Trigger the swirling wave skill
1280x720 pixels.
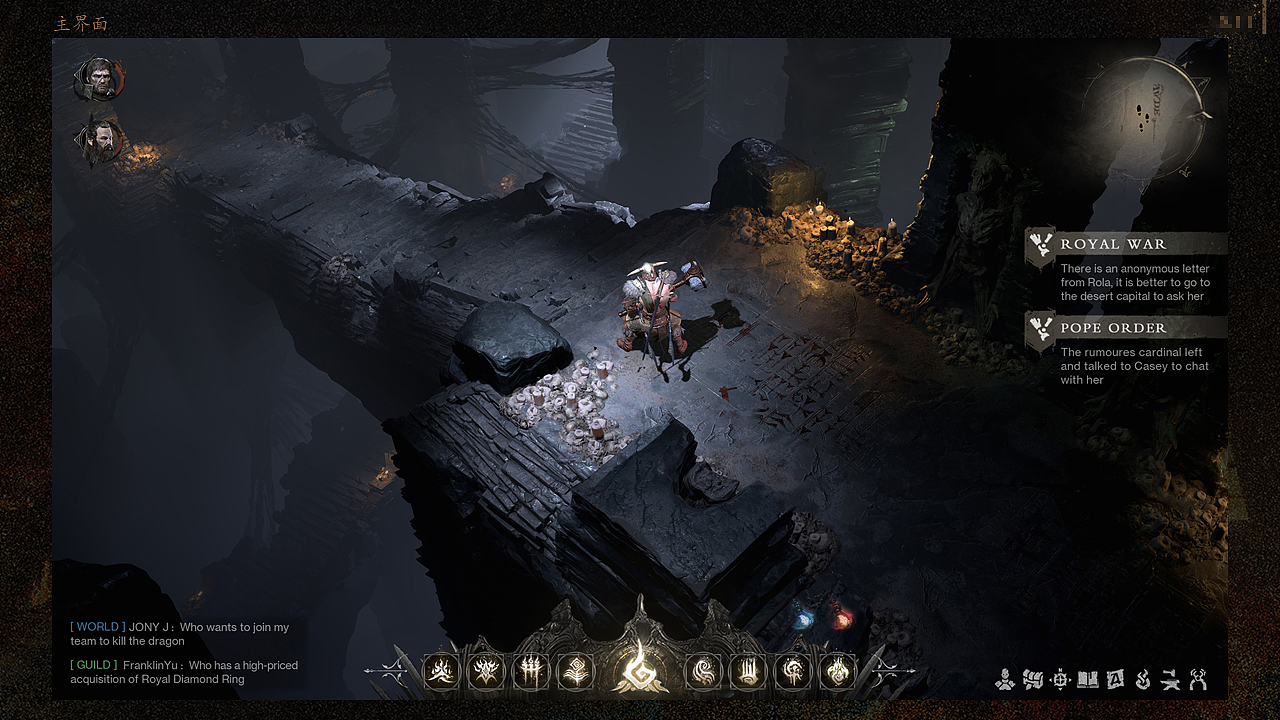tap(703, 672)
